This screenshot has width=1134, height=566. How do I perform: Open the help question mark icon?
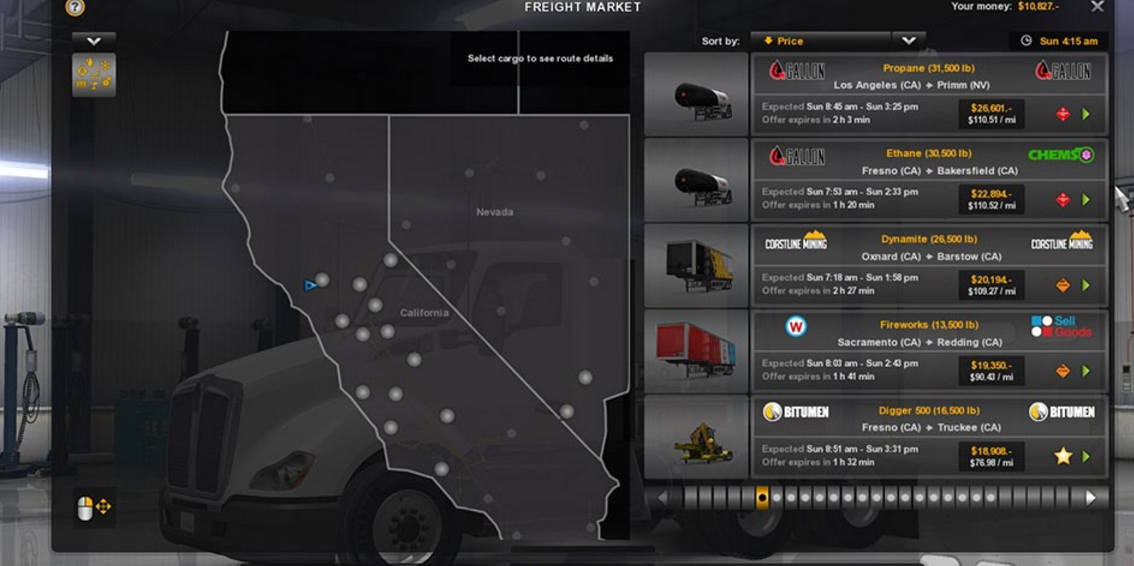75,7
